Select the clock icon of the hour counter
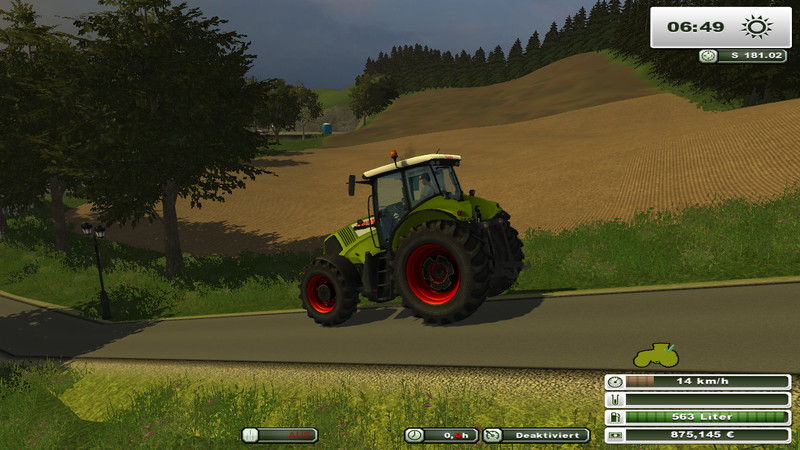 [x=414, y=435]
